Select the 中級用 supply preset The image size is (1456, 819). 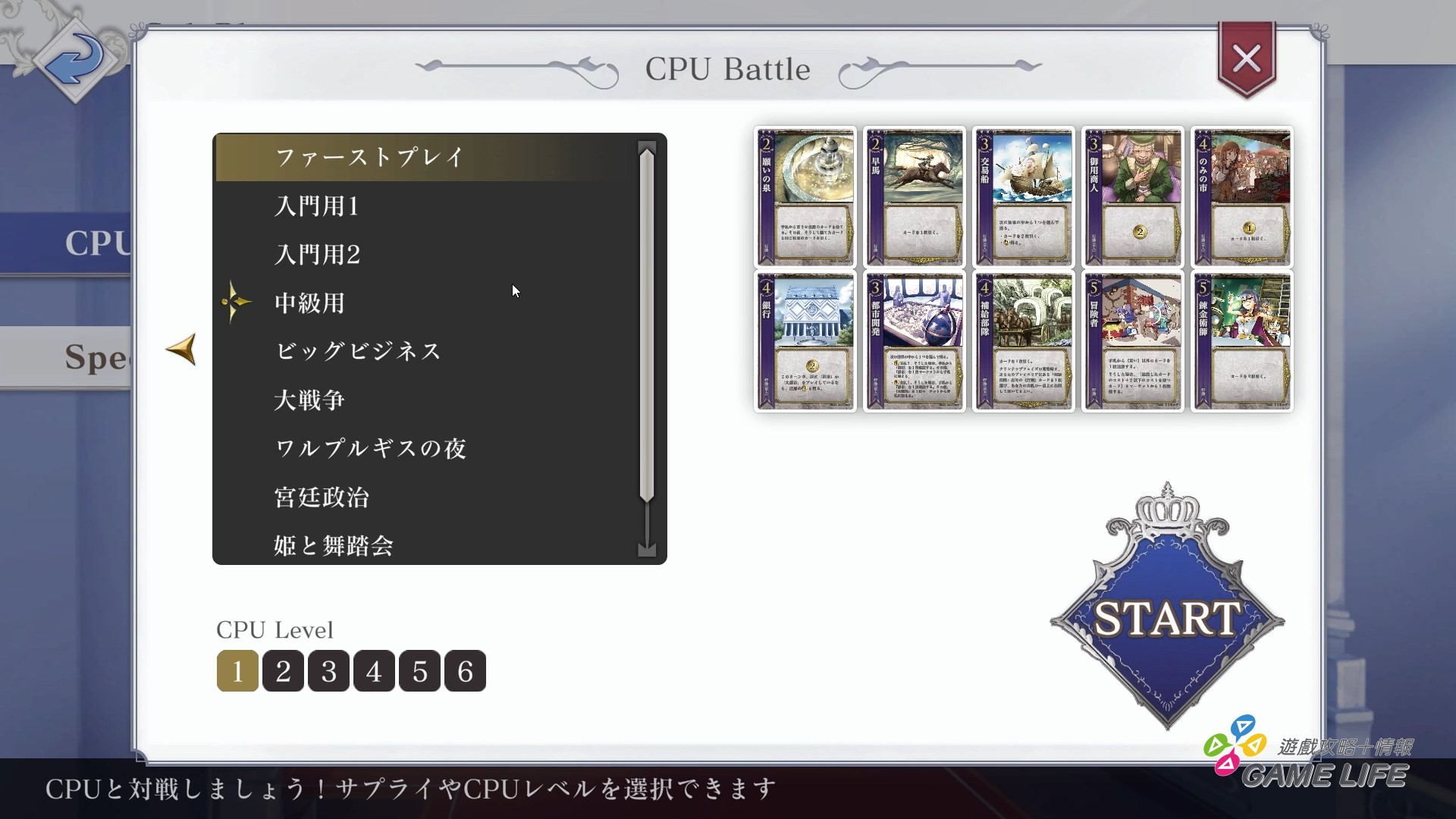tap(309, 303)
